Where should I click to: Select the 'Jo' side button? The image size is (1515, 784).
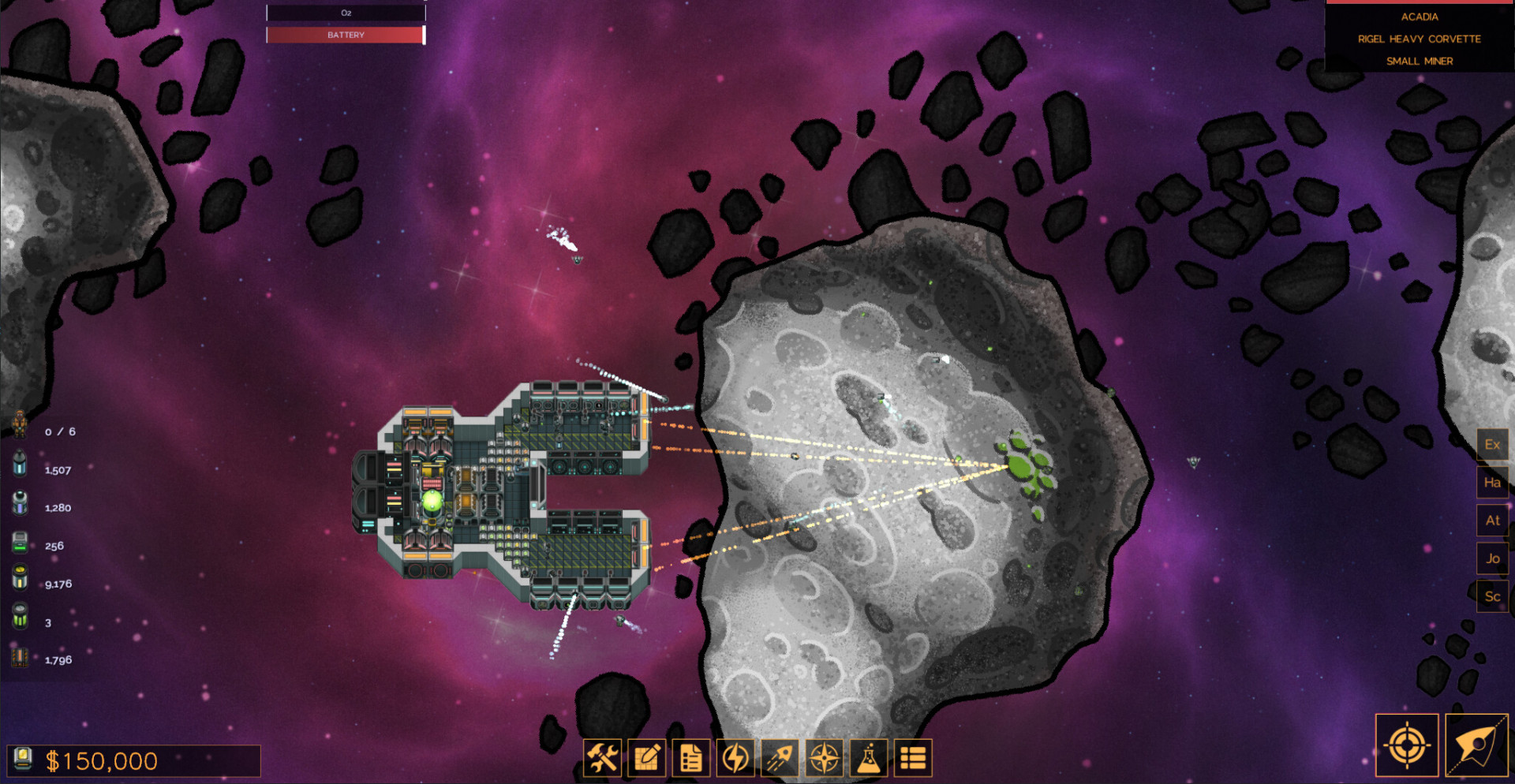1492,558
